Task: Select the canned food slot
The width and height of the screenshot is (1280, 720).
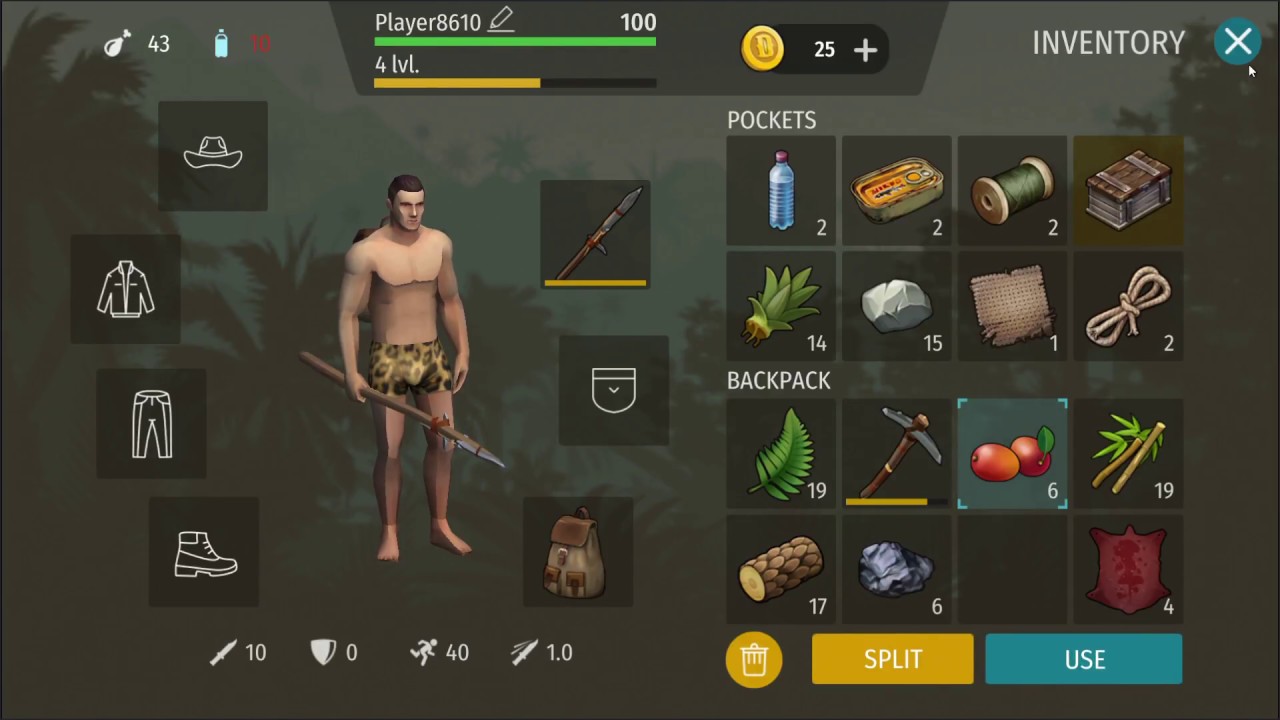Action: pos(897,191)
